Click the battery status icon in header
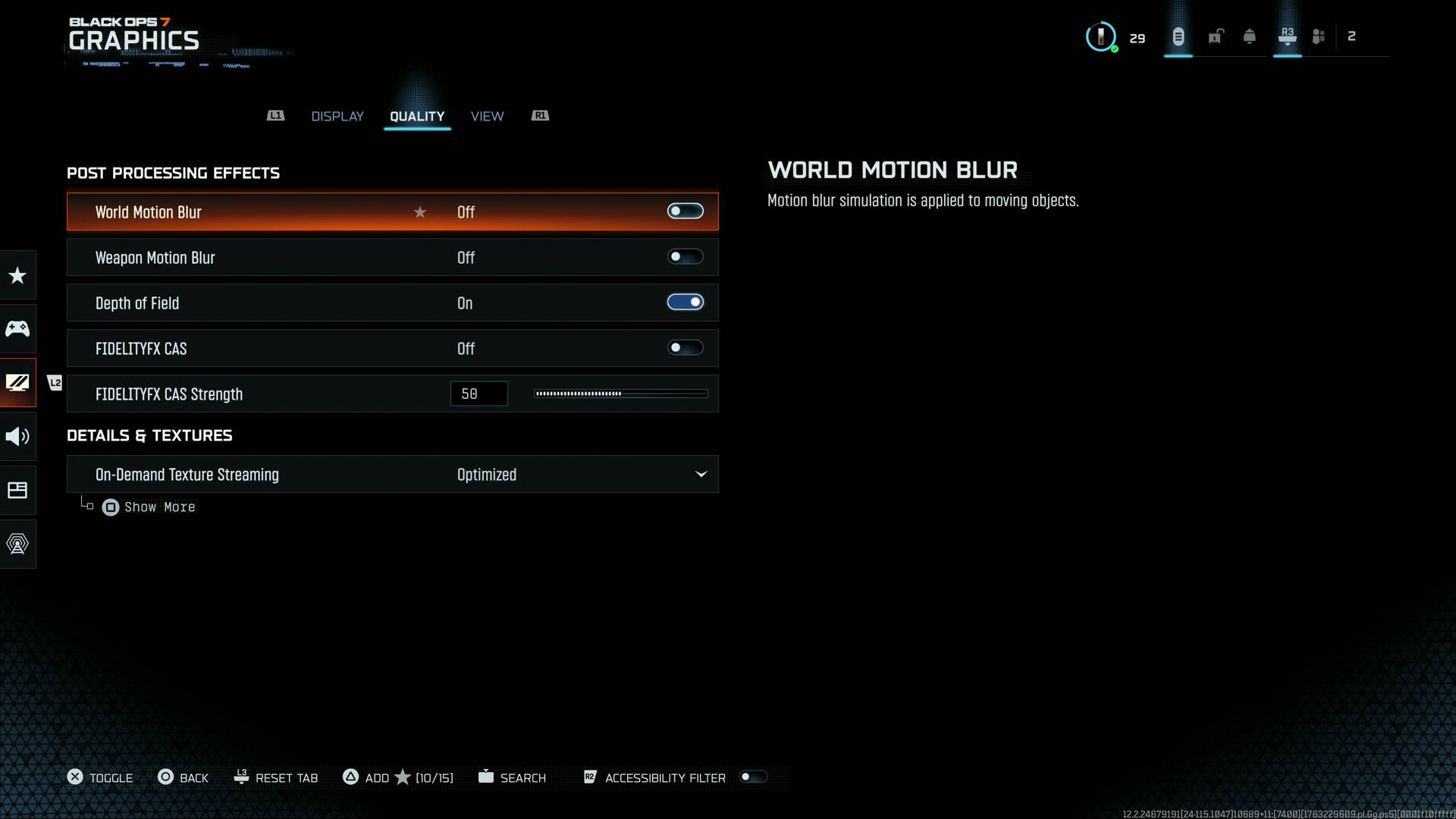Viewport: 1456px width, 819px height. click(x=1178, y=36)
